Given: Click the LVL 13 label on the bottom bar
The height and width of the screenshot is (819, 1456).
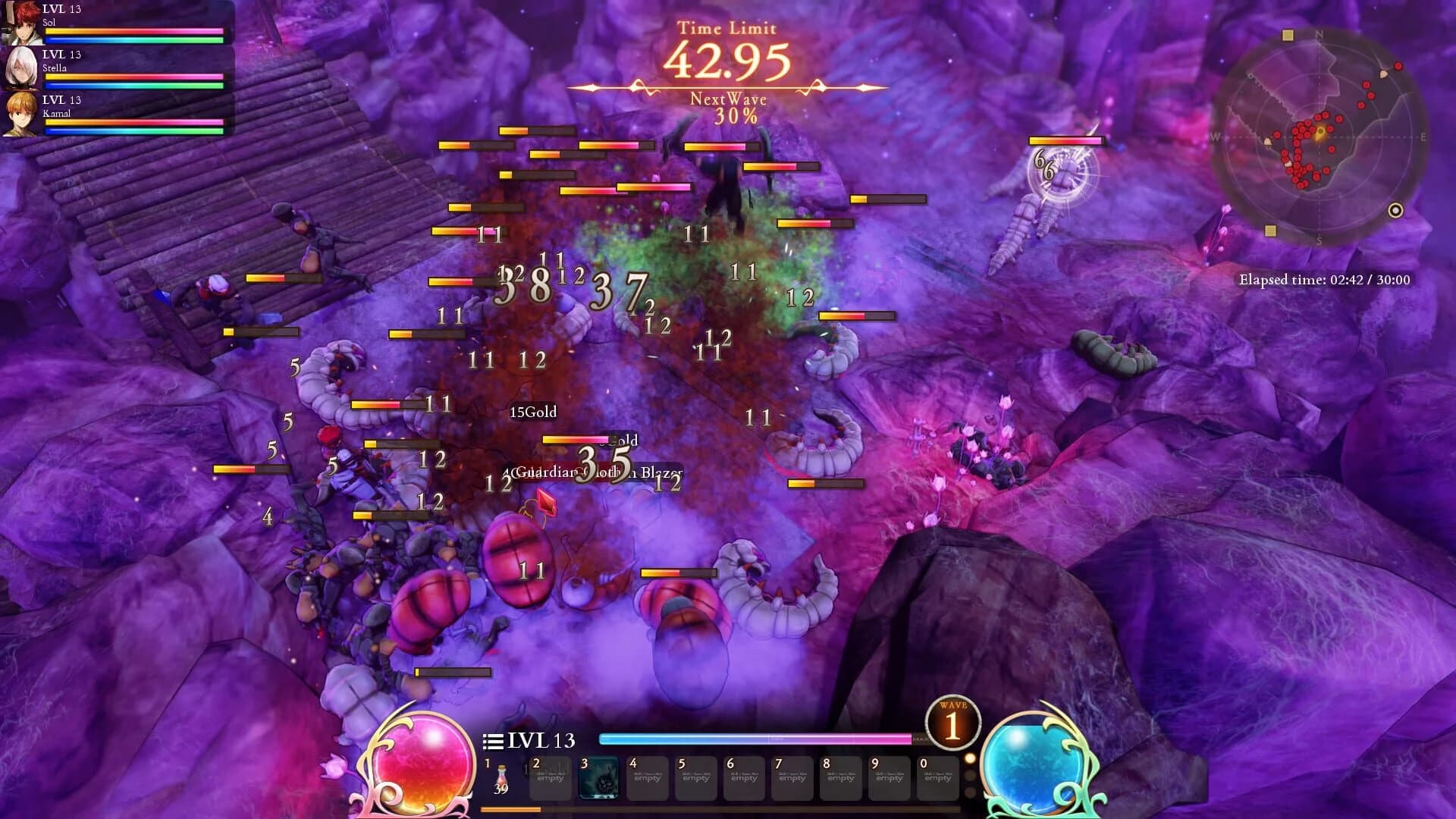Looking at the screenshot, I should point(541,739).
